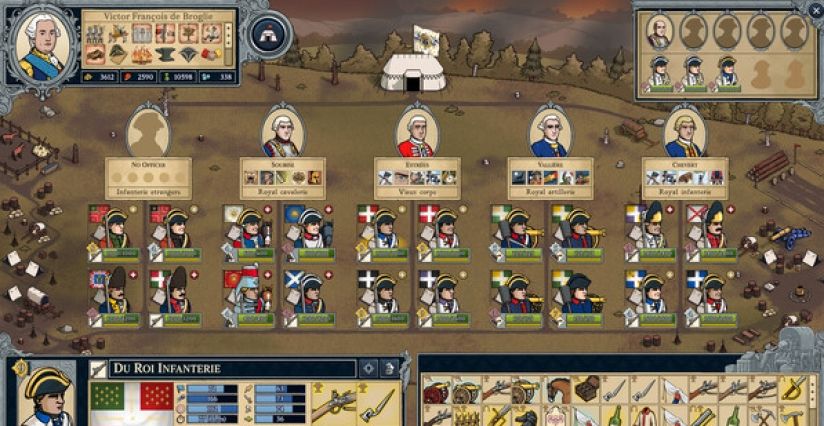Click the empty No Officer portrait slot

(147, 133)
